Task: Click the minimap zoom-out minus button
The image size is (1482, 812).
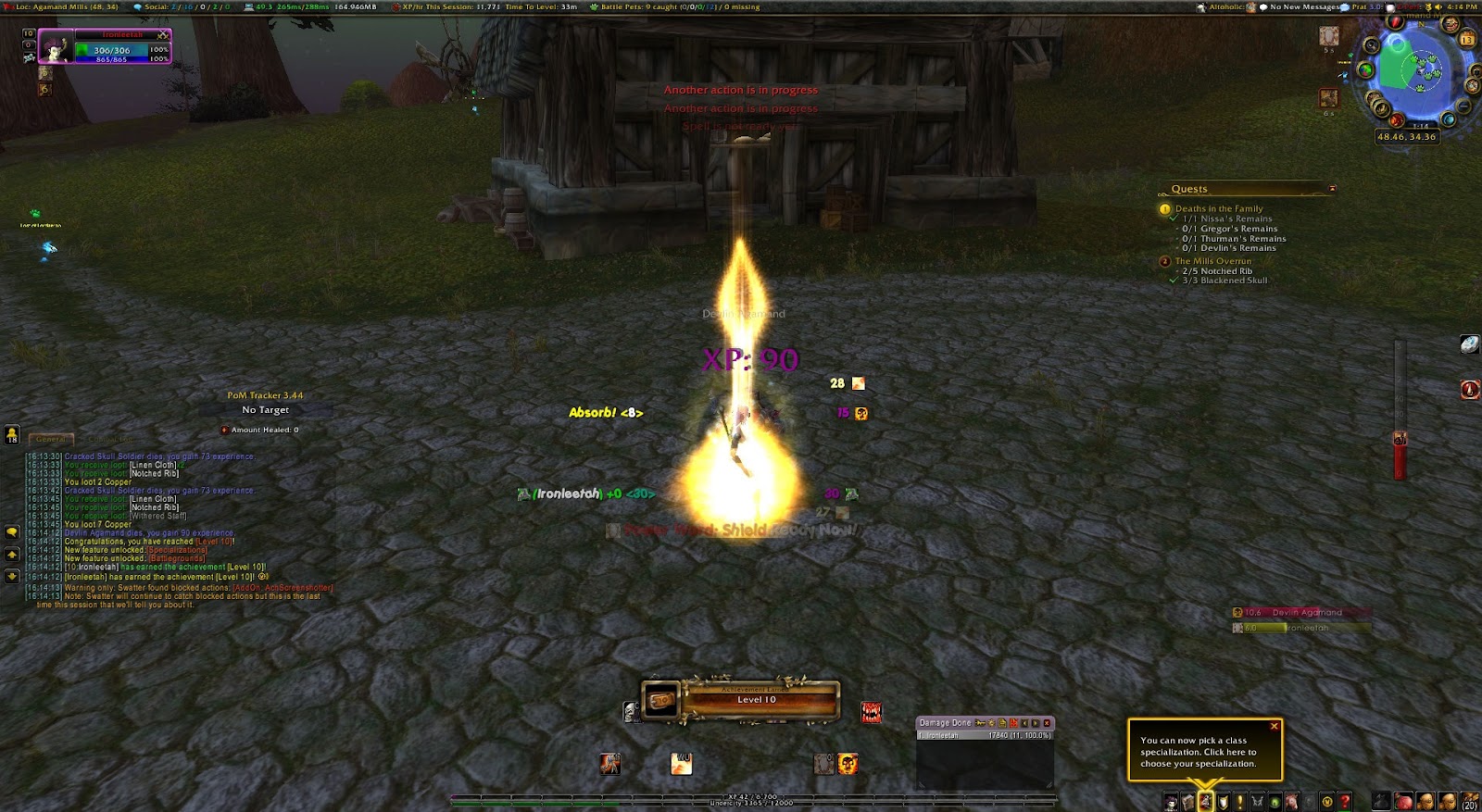Action: click(x=1463, y=107)
